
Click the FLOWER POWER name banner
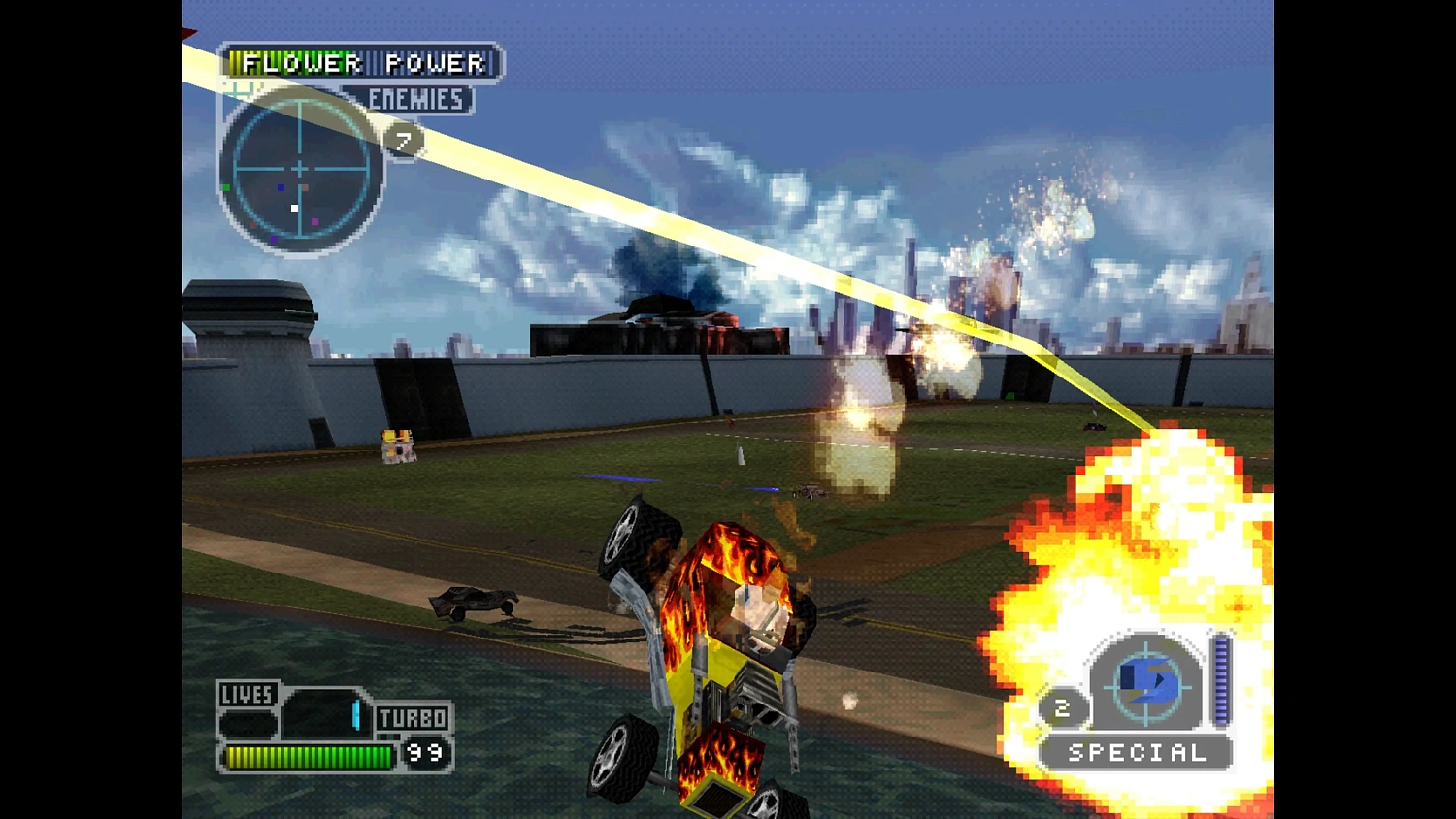point(359,64)
